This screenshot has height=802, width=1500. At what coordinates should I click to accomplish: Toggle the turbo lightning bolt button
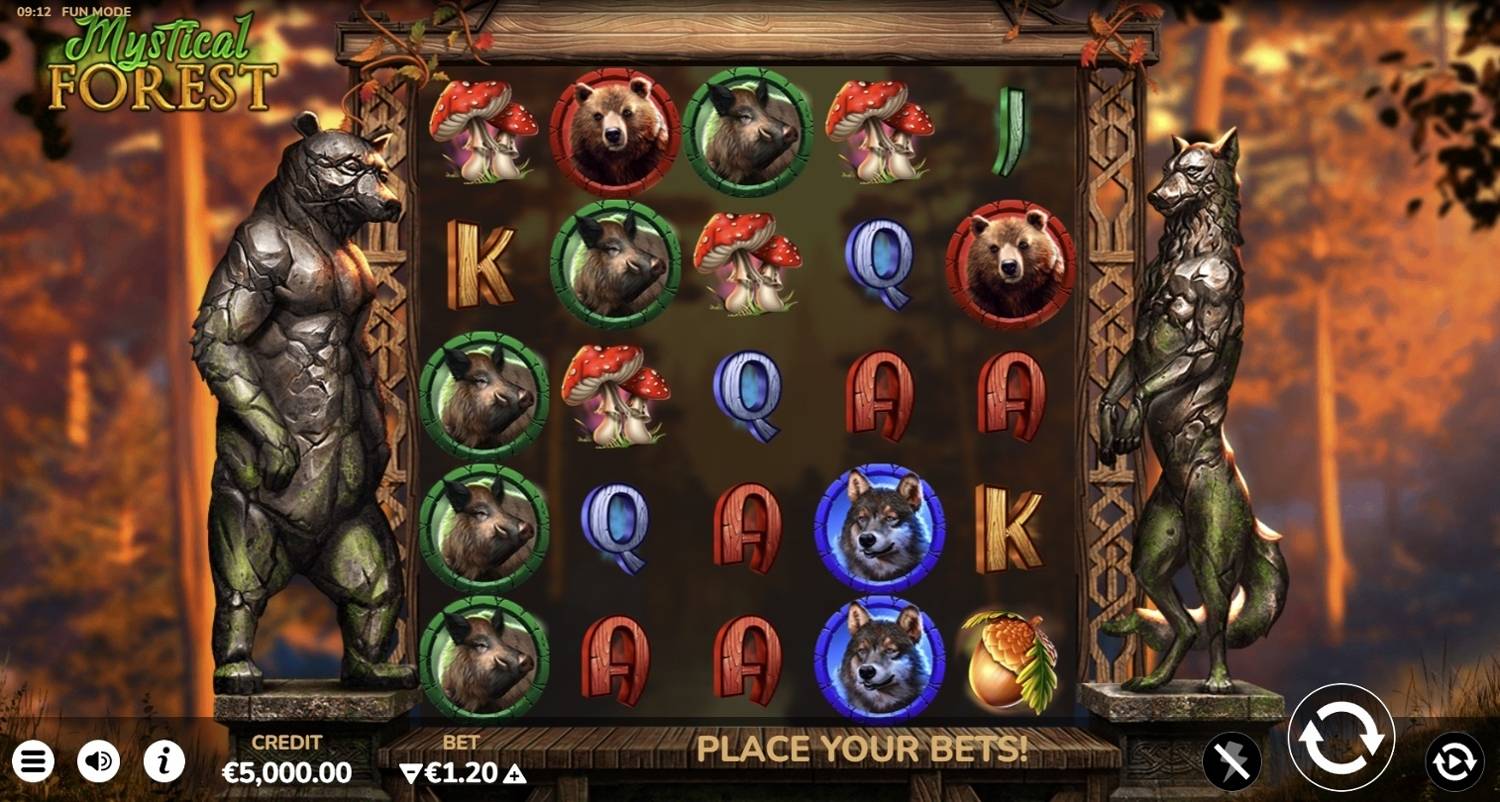click(1231, 762)
